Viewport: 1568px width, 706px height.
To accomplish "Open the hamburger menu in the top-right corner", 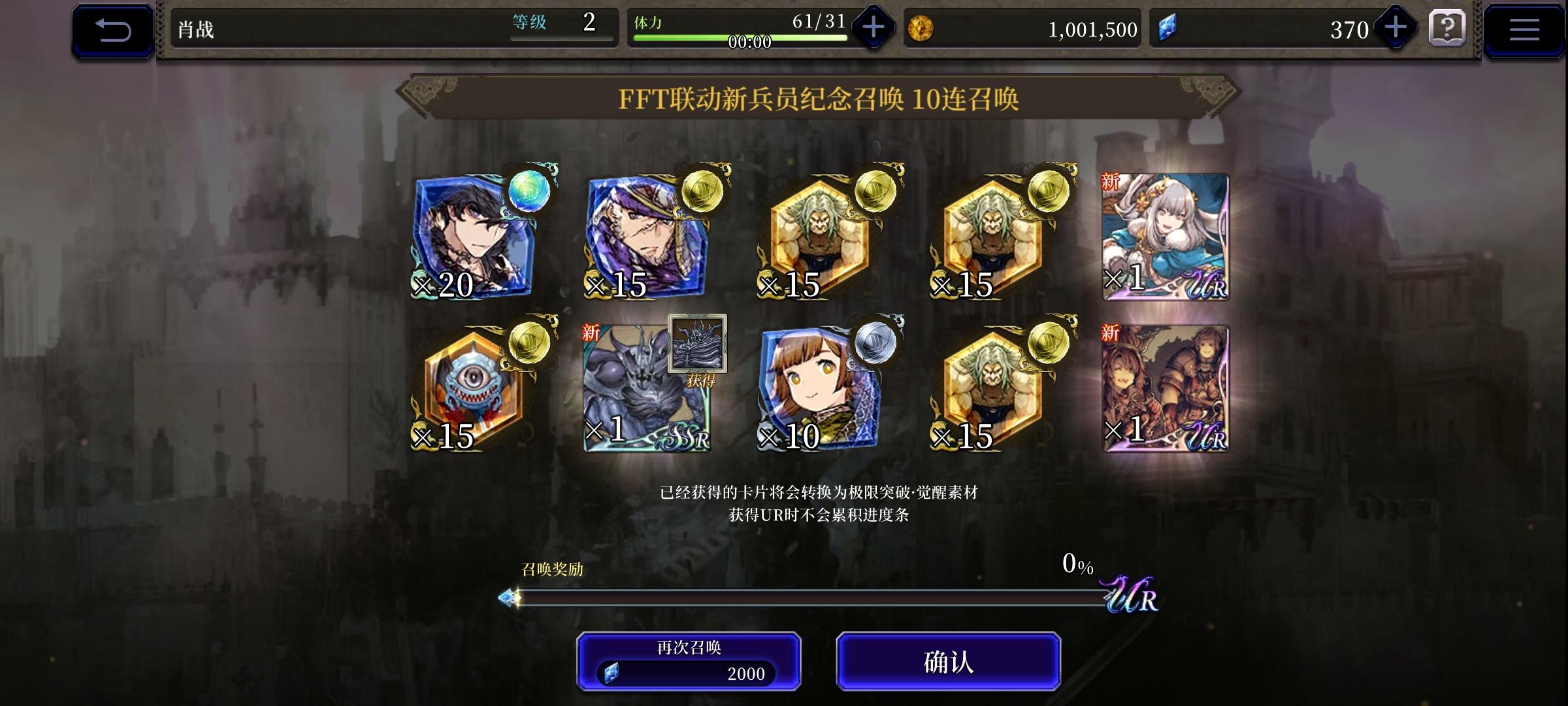I will [1526, 29].
